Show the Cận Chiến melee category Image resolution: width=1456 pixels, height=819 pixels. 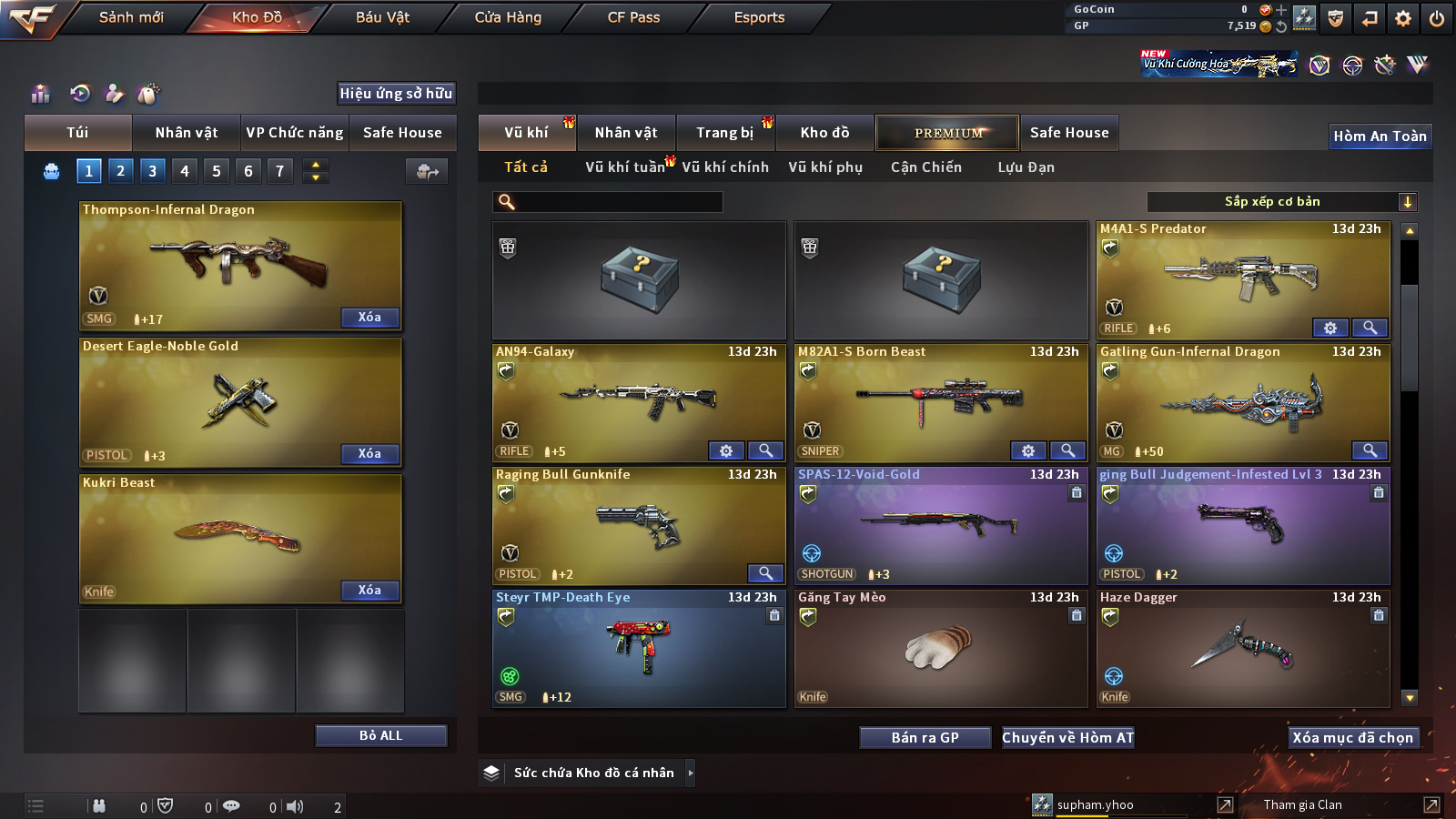click(x=925, y=167)
